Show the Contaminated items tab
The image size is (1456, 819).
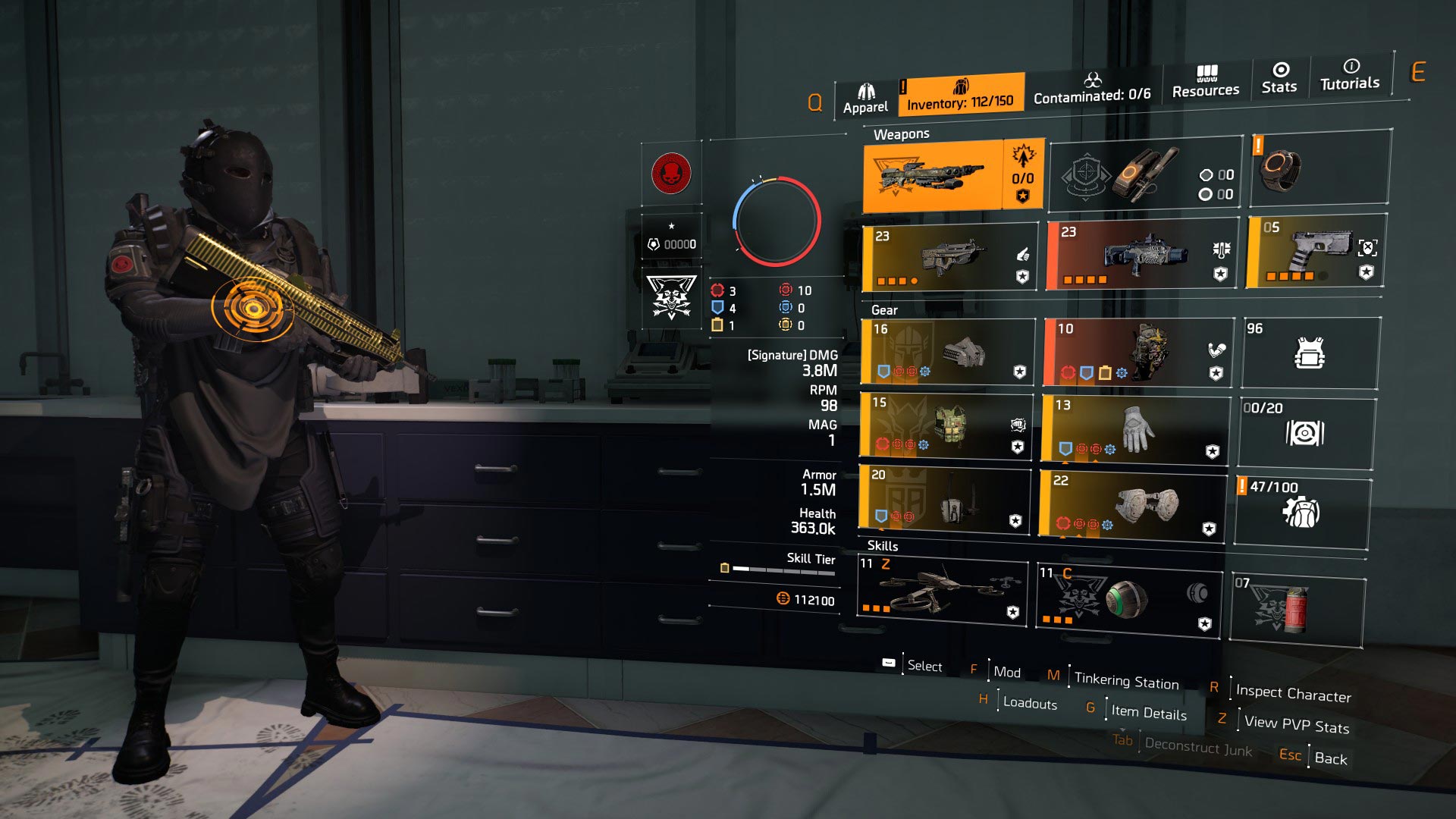(1092, 87)
